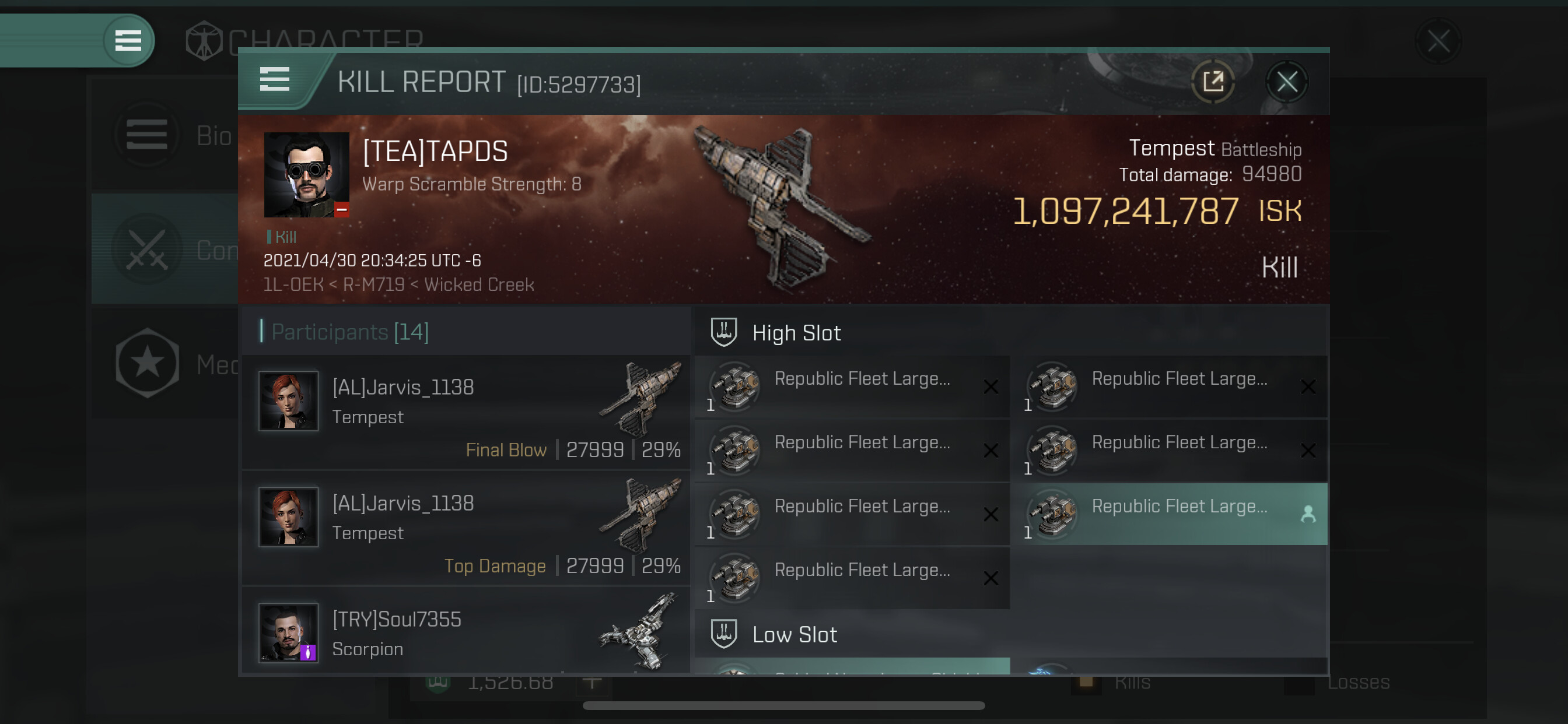Open the 1L-OEK system location link

point(293,284)
